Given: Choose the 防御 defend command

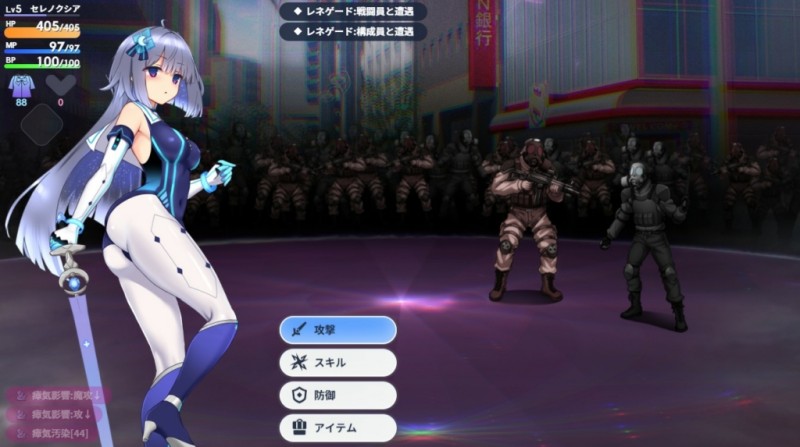Looking at the screenshot, I should [337, 395].
